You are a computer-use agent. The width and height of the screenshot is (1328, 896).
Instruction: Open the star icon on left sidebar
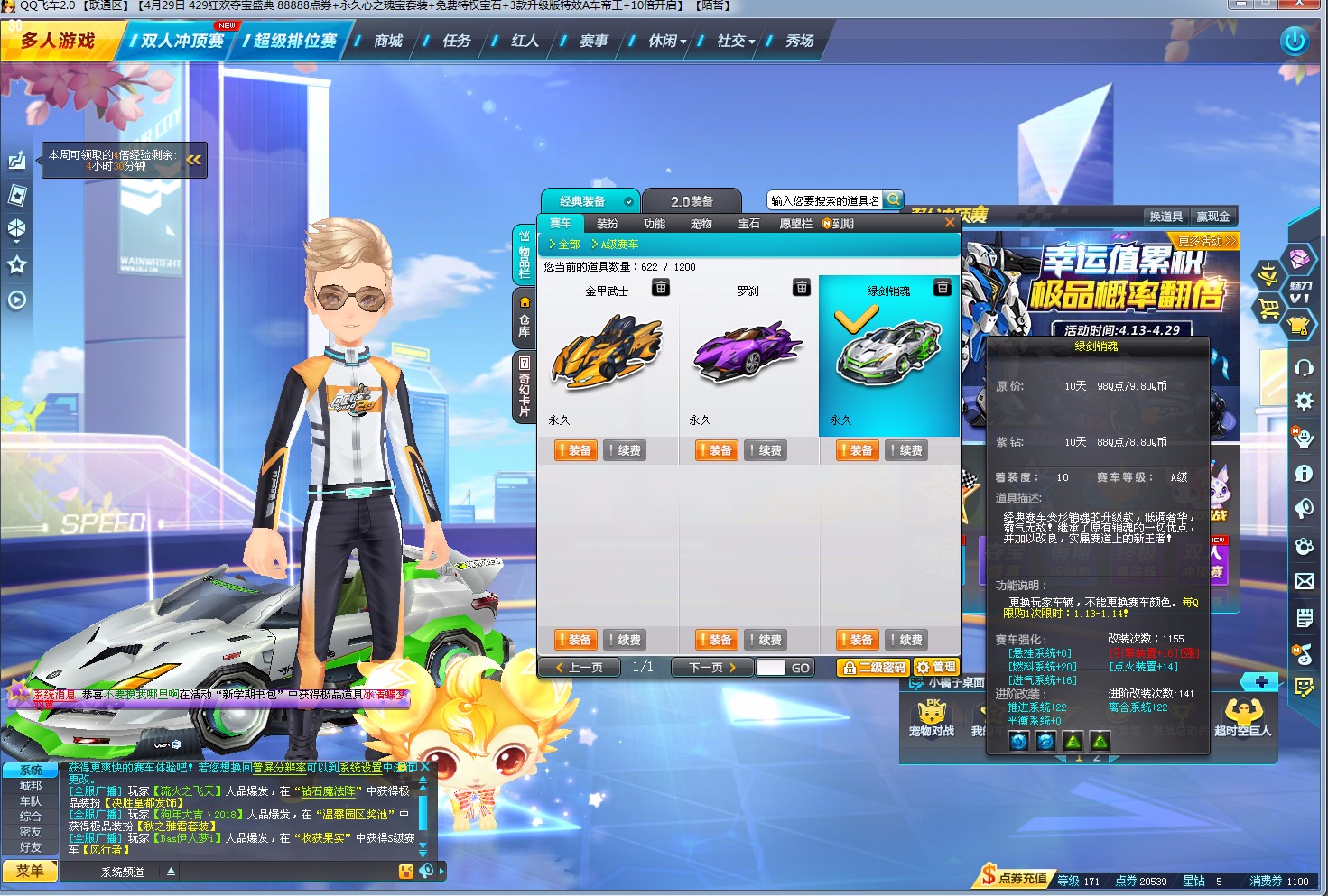[x=16, y=264]
